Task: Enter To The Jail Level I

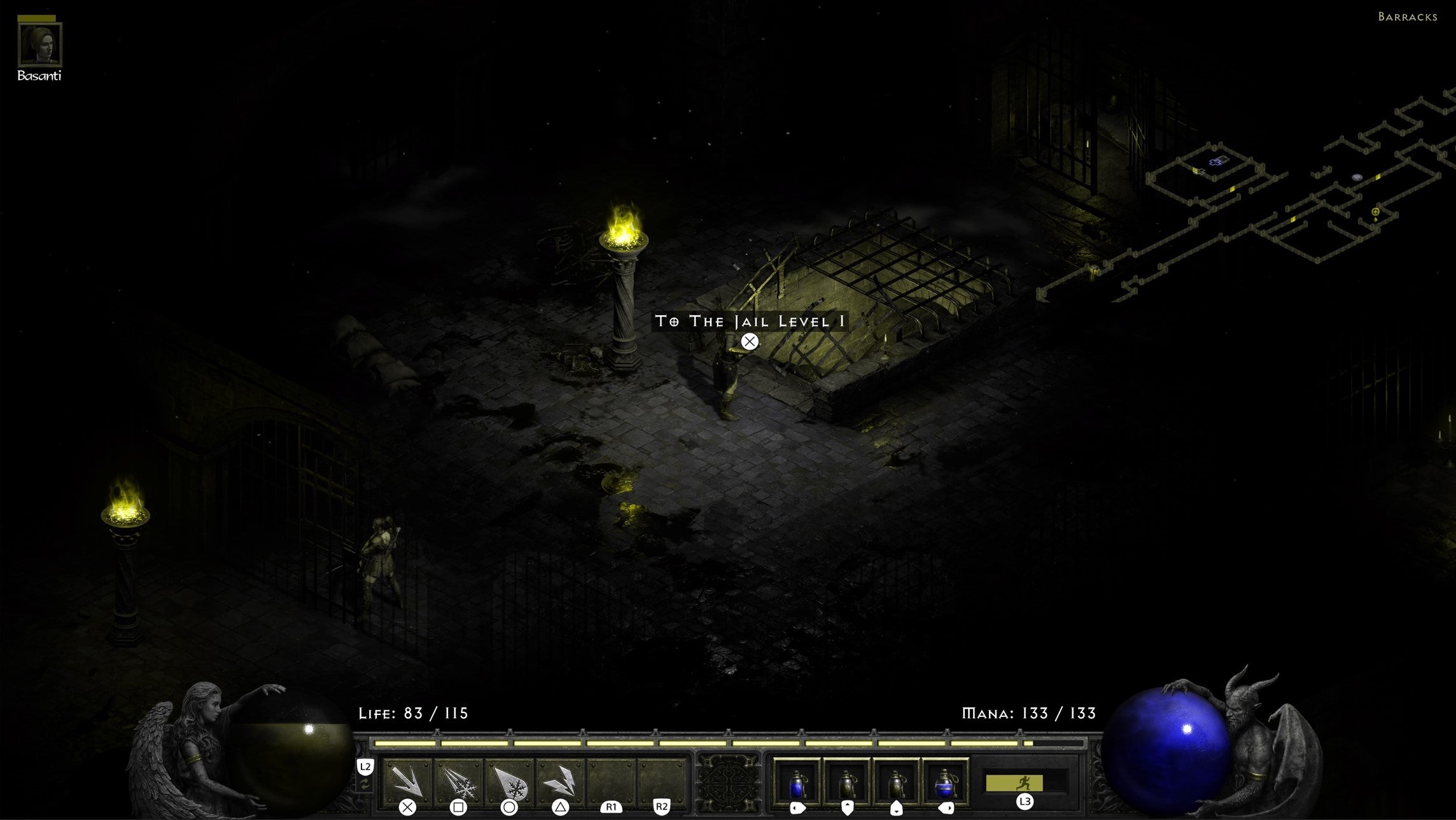Action: pos(748,322)
